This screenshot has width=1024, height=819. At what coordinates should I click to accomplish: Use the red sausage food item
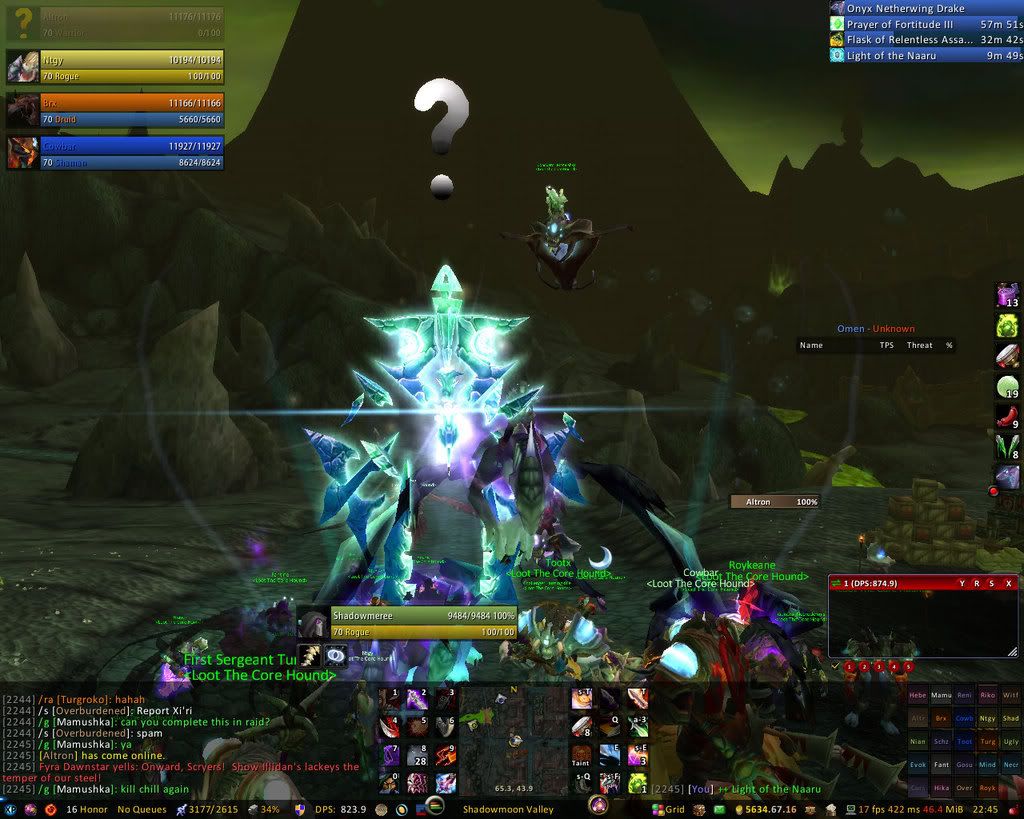[x=1007, y=417]
